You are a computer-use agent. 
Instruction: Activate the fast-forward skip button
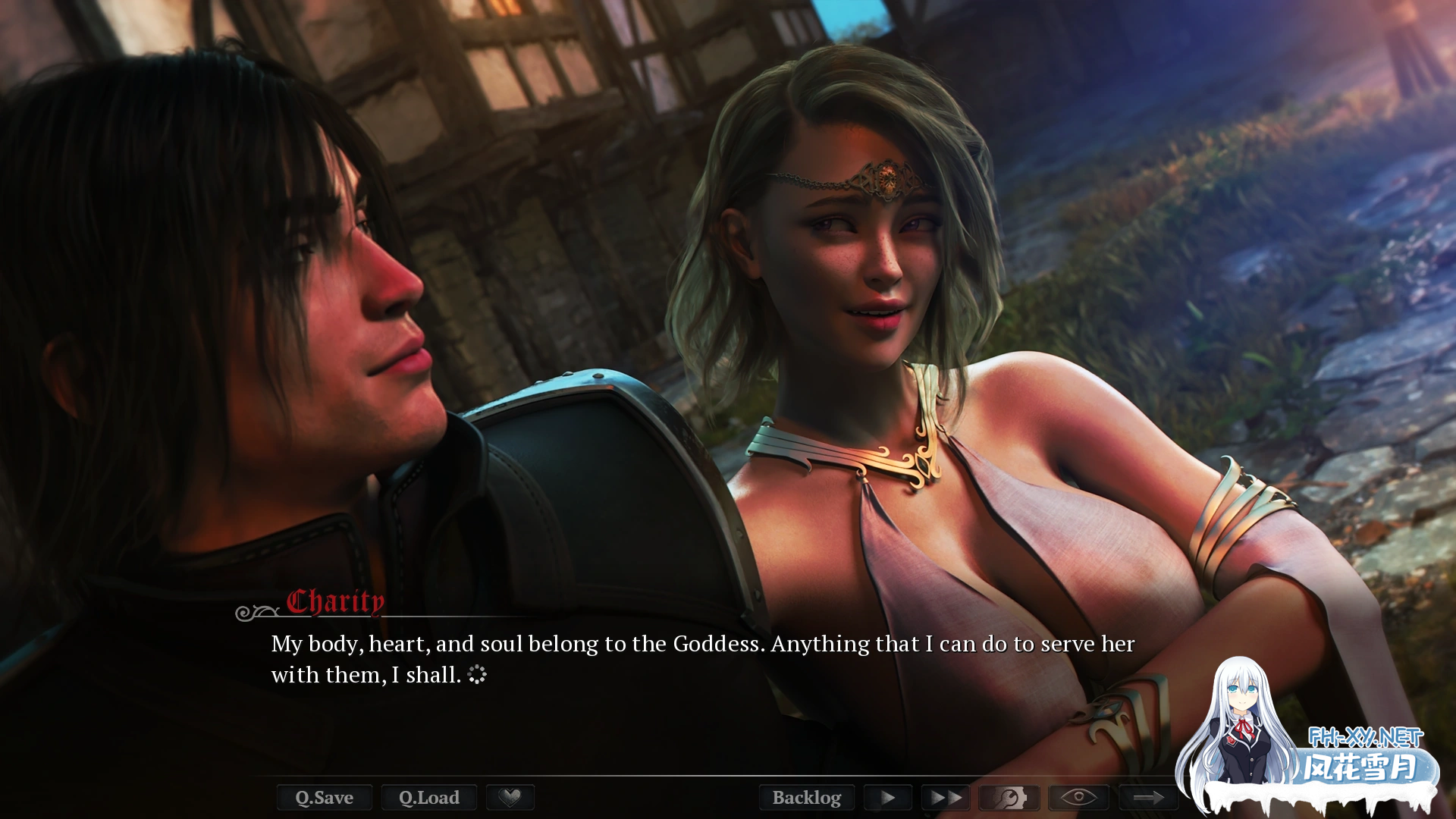tap(946, 797)
